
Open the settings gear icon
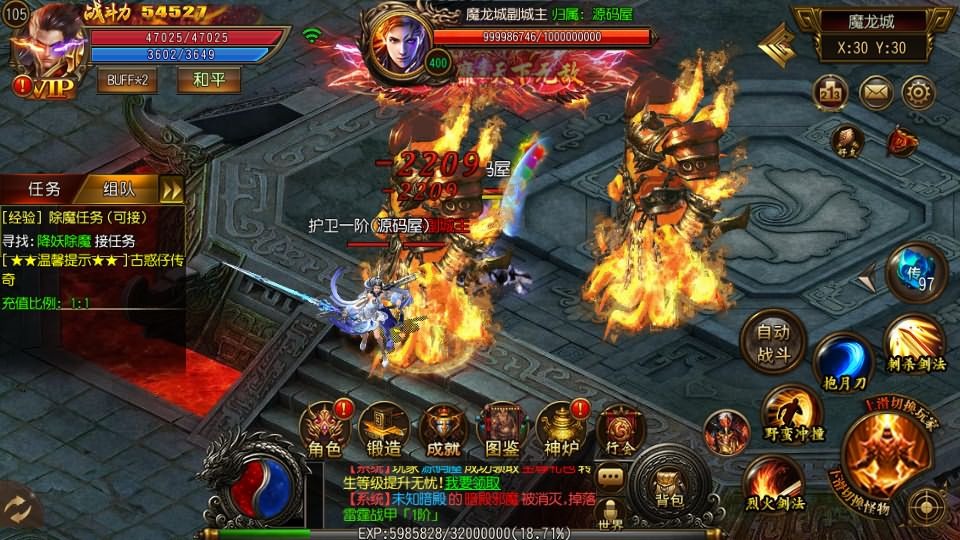(x=917, y=93)
